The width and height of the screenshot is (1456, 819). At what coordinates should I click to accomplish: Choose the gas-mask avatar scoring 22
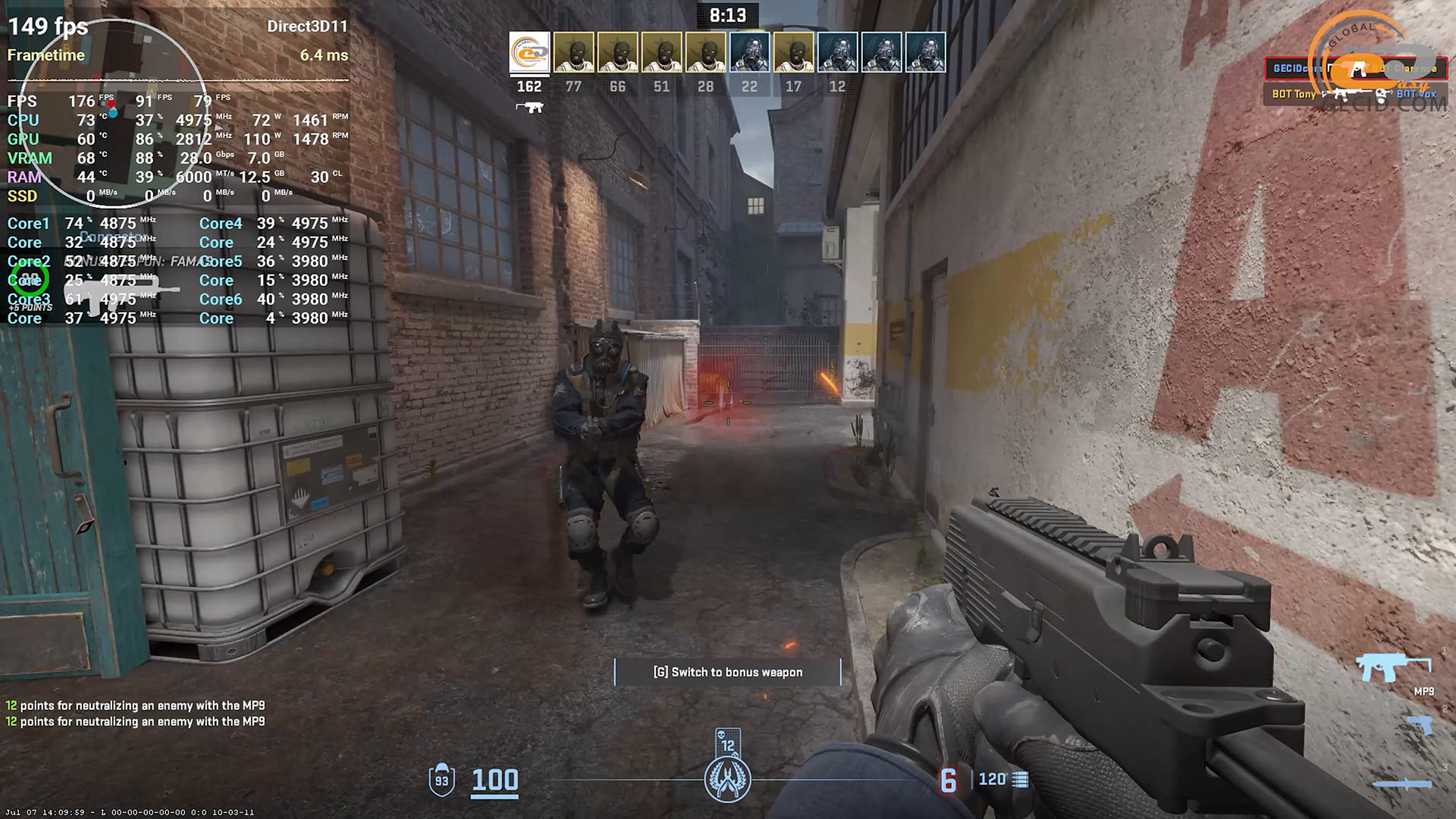coord(749,52)
